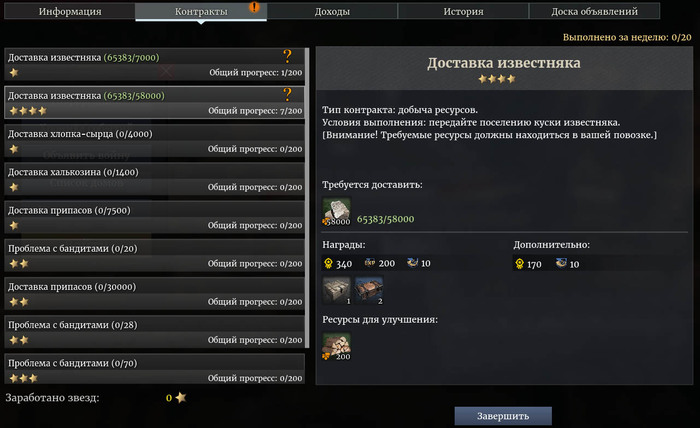Click the question mark on the 65383/7000 contract
700x428 pixels.
(x=288, y=57)
